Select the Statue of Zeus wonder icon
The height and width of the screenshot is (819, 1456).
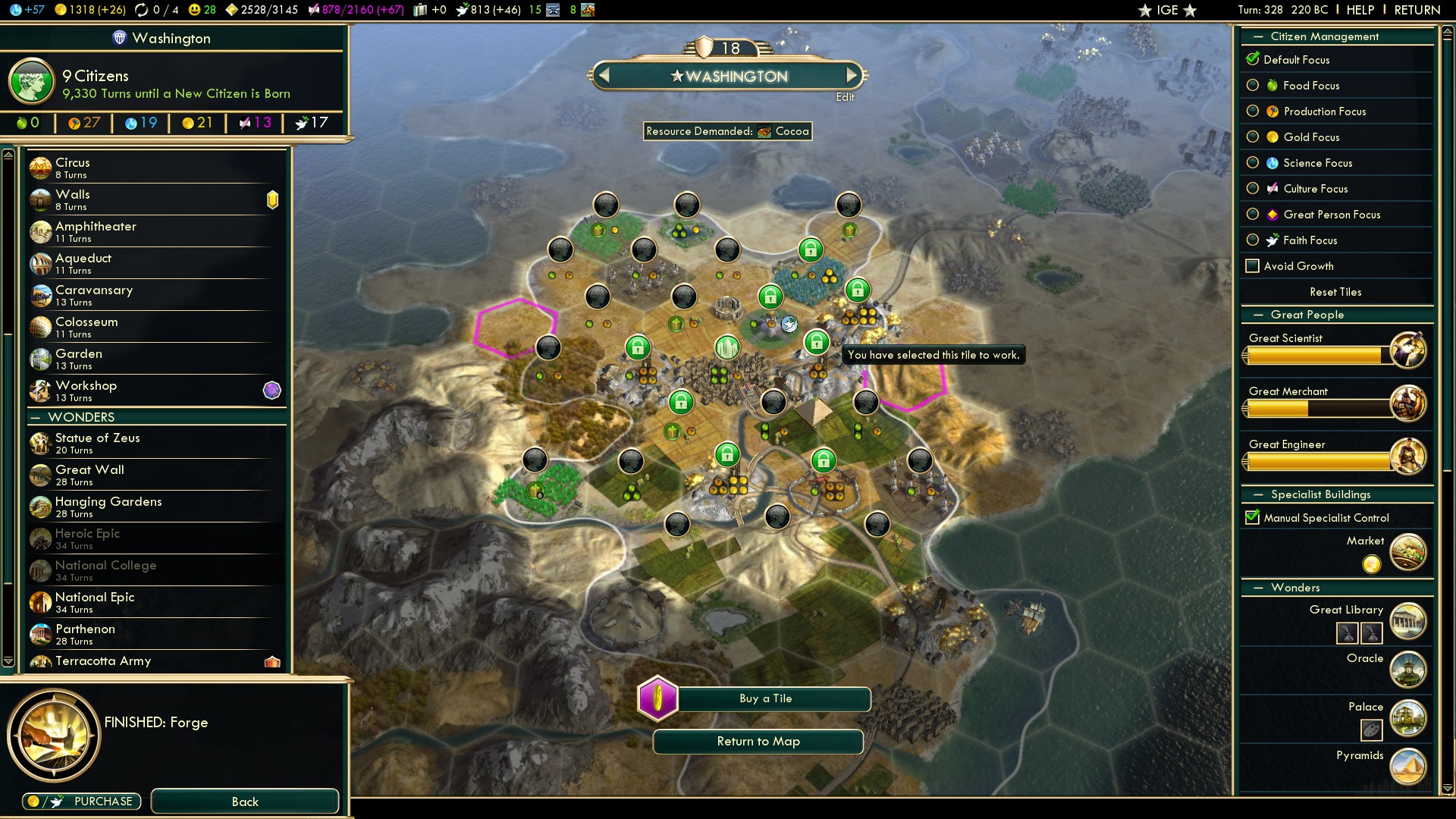pyautogui.click(x=40, y=443)
